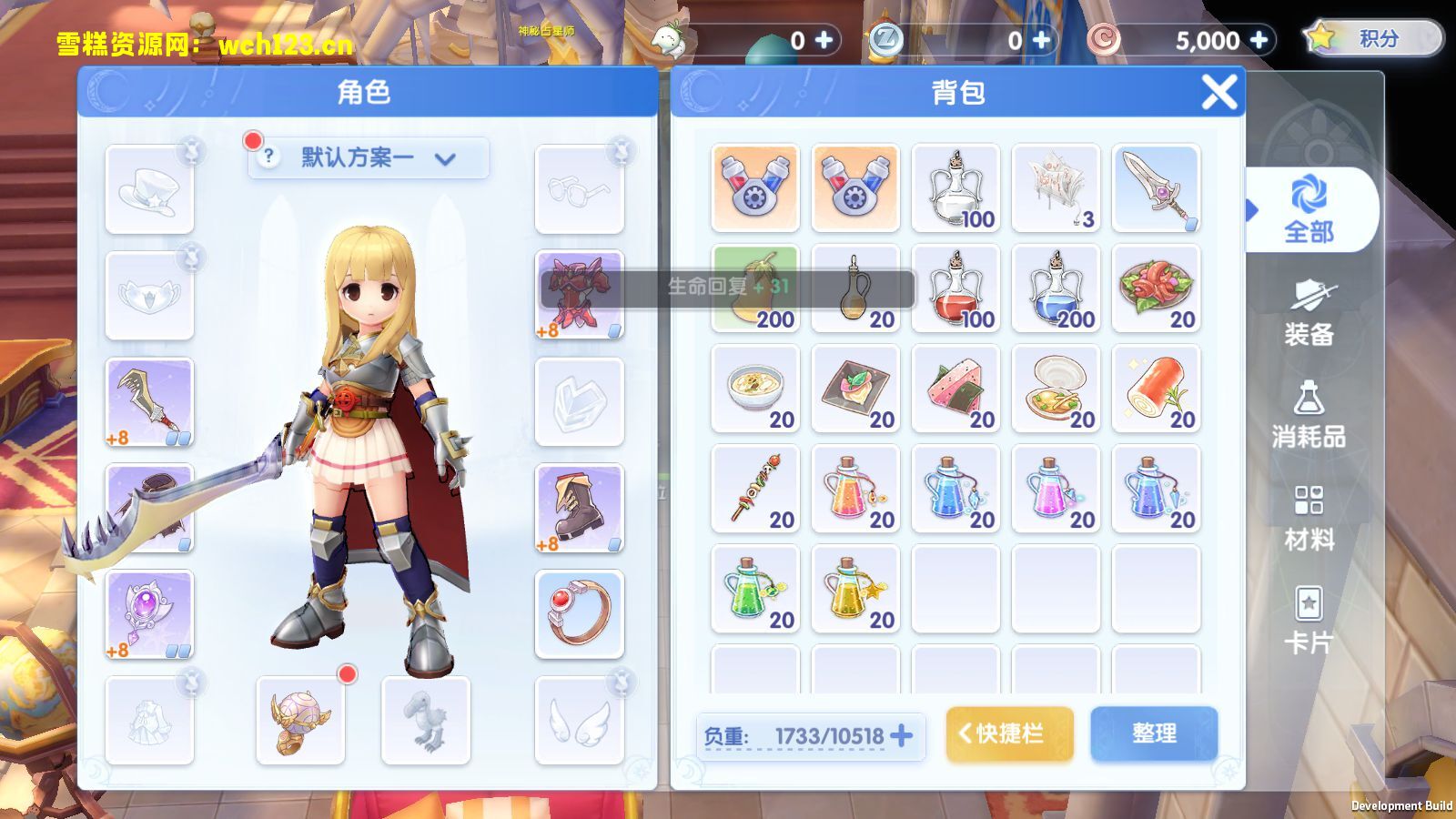Select the equipped boots slot
Viewport: 1456px width, 819px height.
pos(579,507)
